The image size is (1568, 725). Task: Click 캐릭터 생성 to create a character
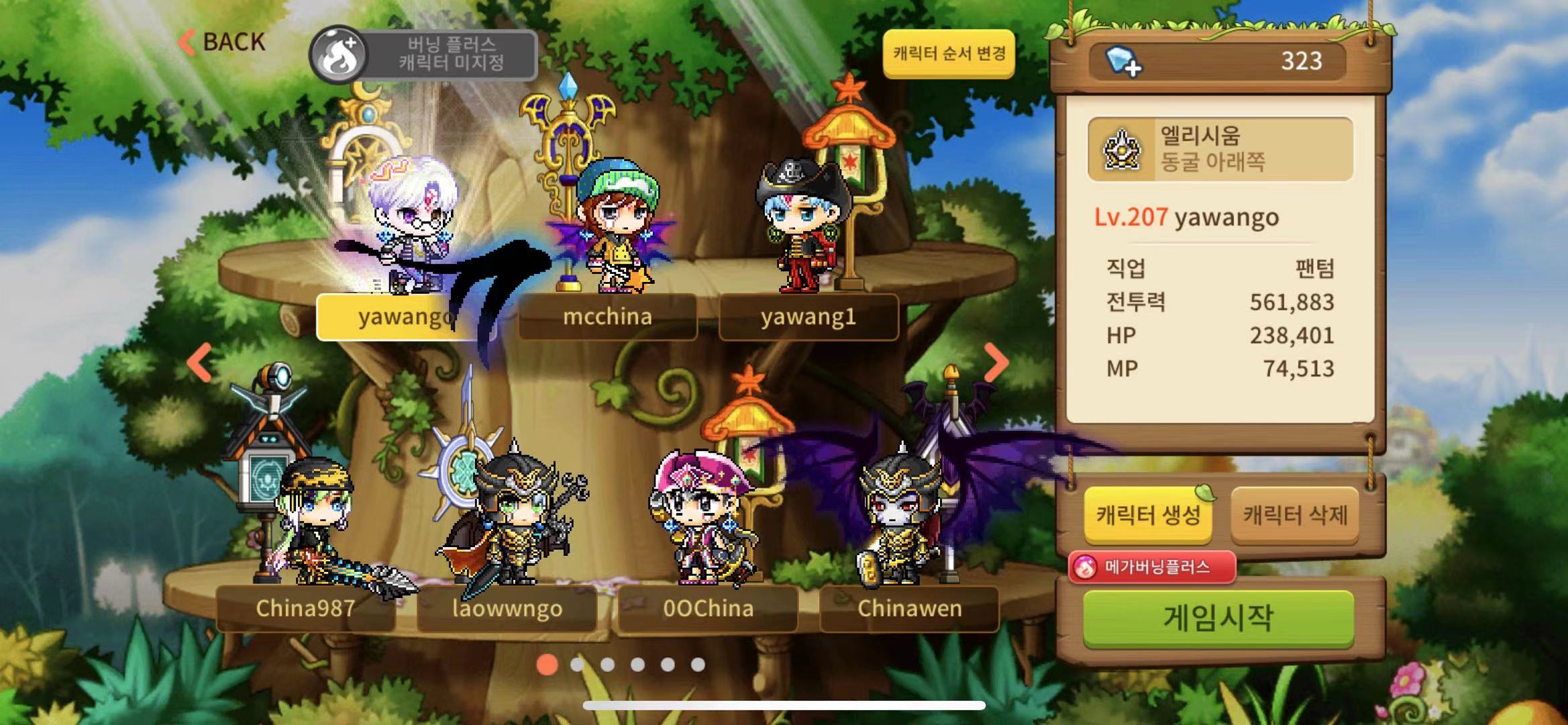1147,514
